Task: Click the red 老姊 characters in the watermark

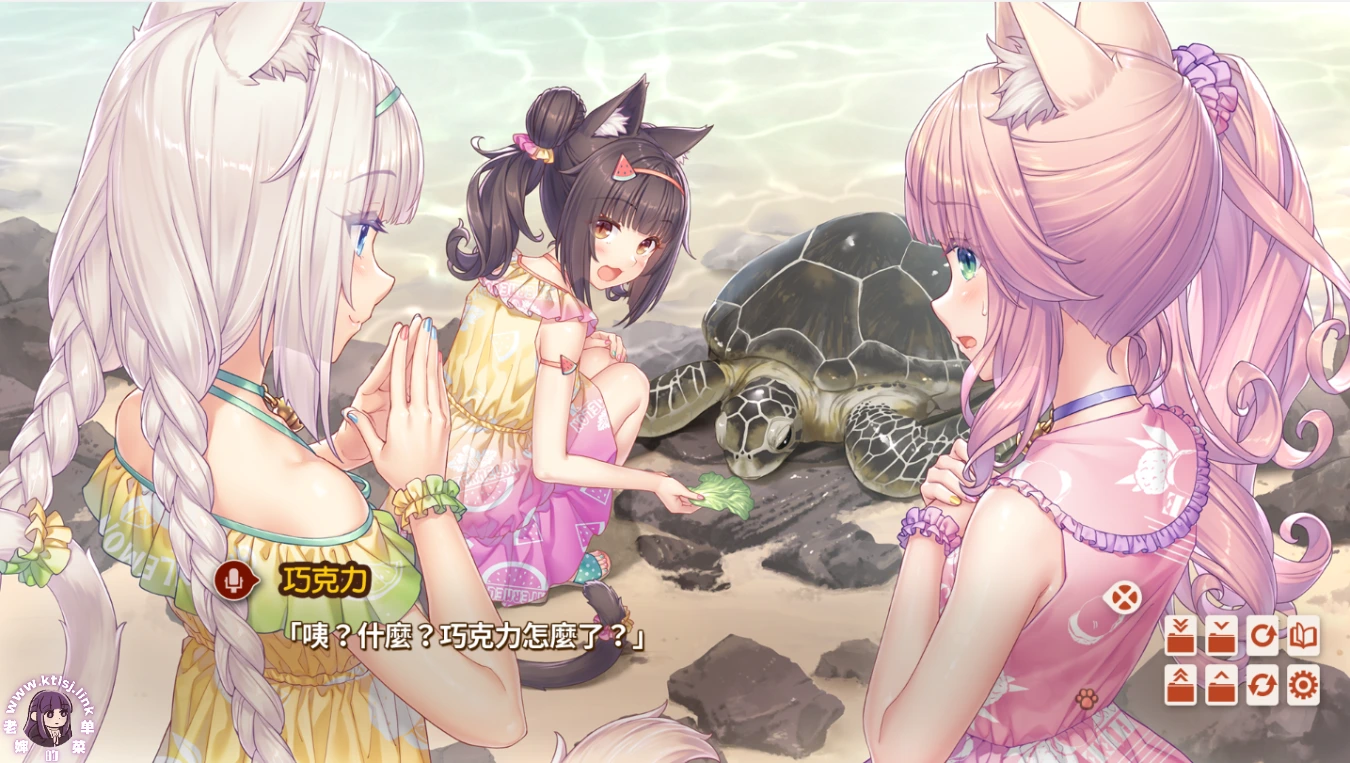Action: point(15,735)
